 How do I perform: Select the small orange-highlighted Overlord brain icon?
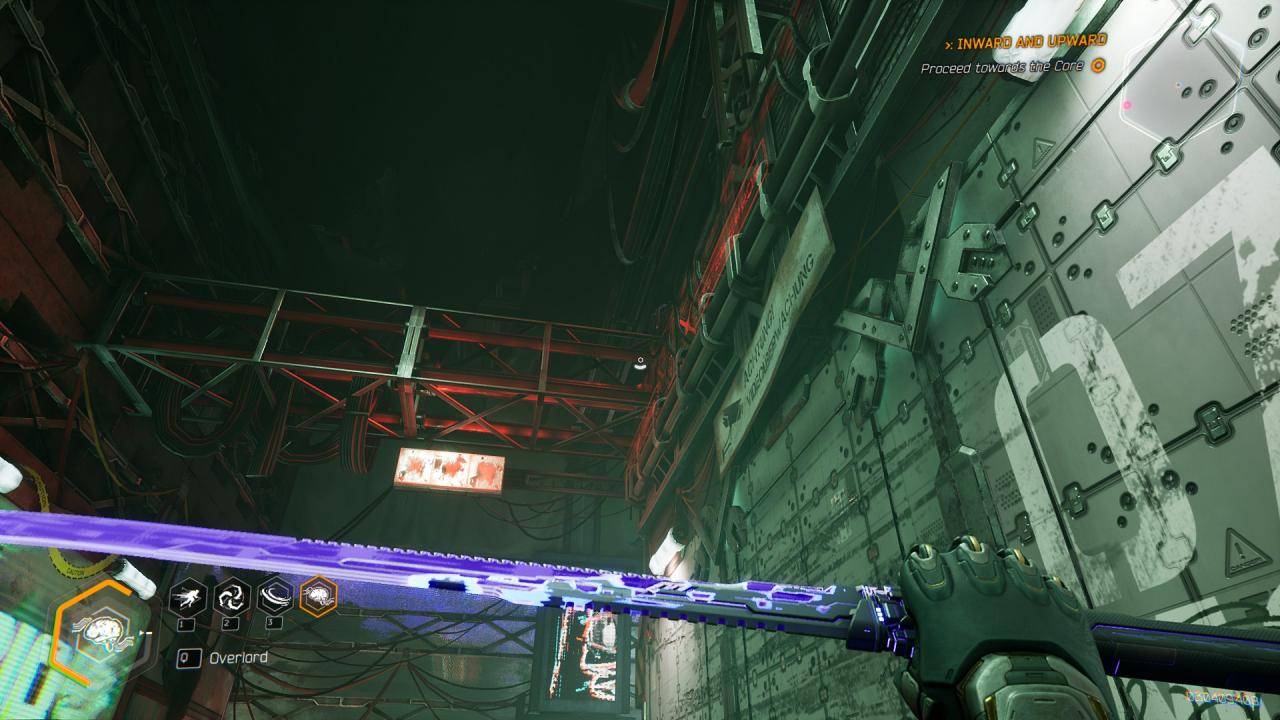319,596
